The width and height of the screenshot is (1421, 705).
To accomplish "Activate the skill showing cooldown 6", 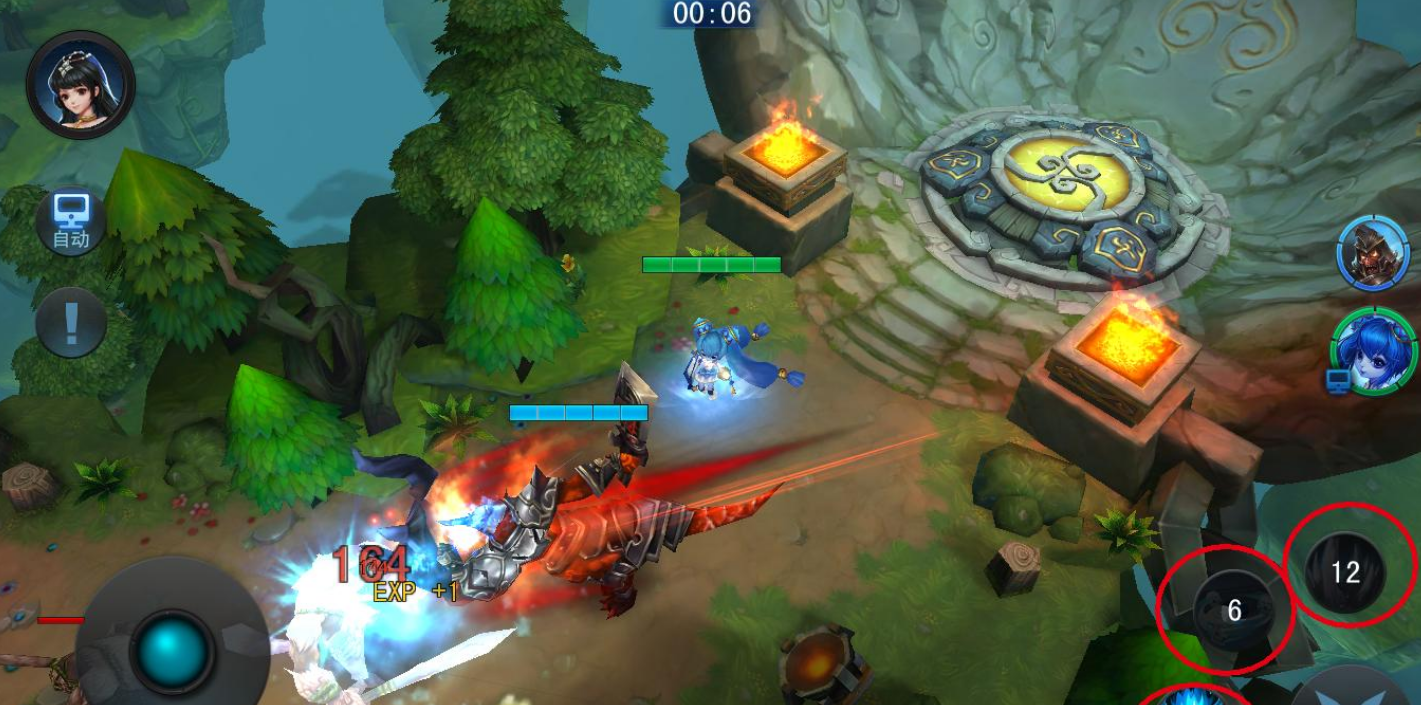I will [x=1233, y=610].
